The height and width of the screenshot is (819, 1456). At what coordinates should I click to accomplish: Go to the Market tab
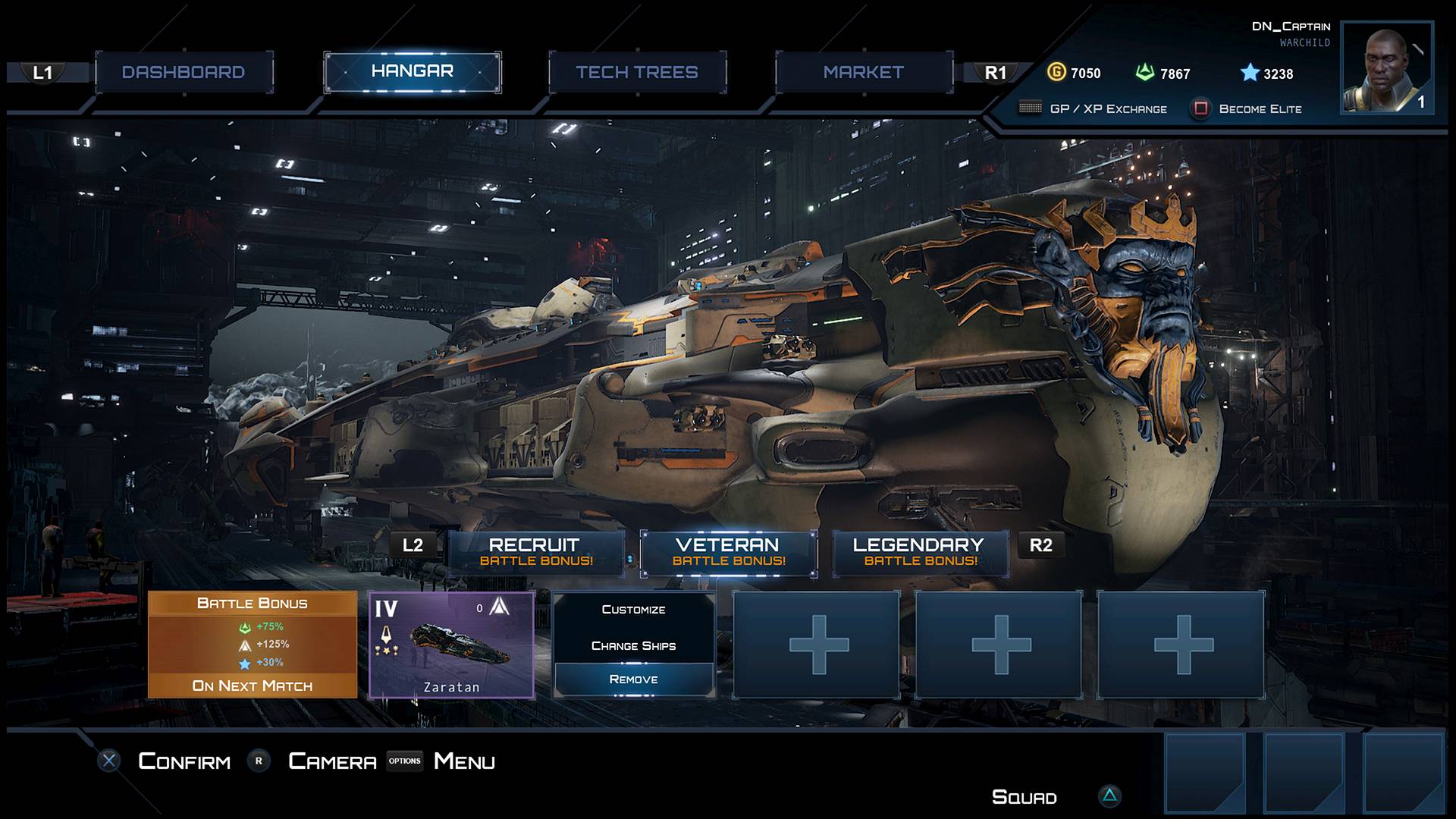coord(863,73)
